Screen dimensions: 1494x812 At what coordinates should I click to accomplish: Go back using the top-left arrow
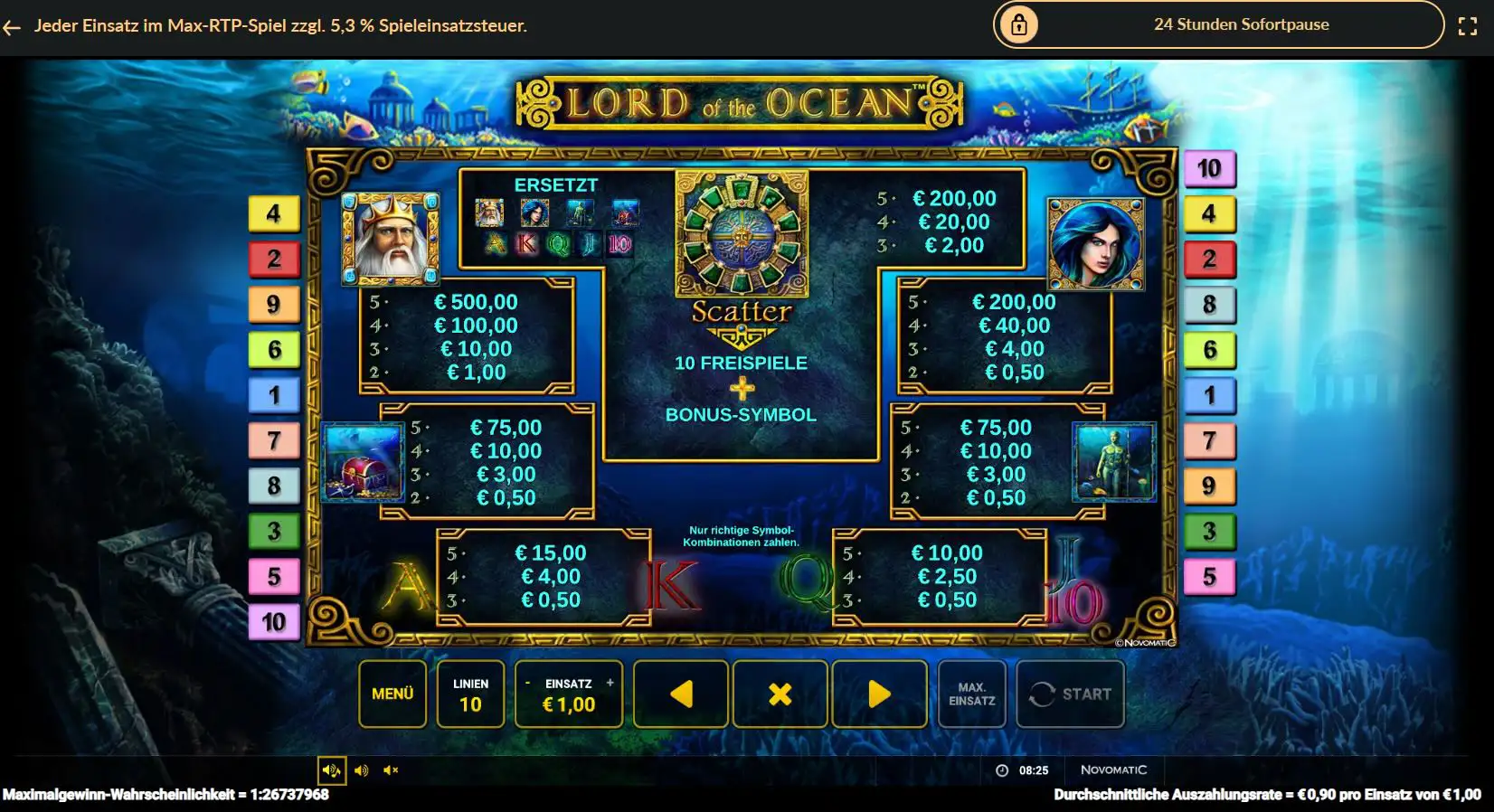click(14, 27)
